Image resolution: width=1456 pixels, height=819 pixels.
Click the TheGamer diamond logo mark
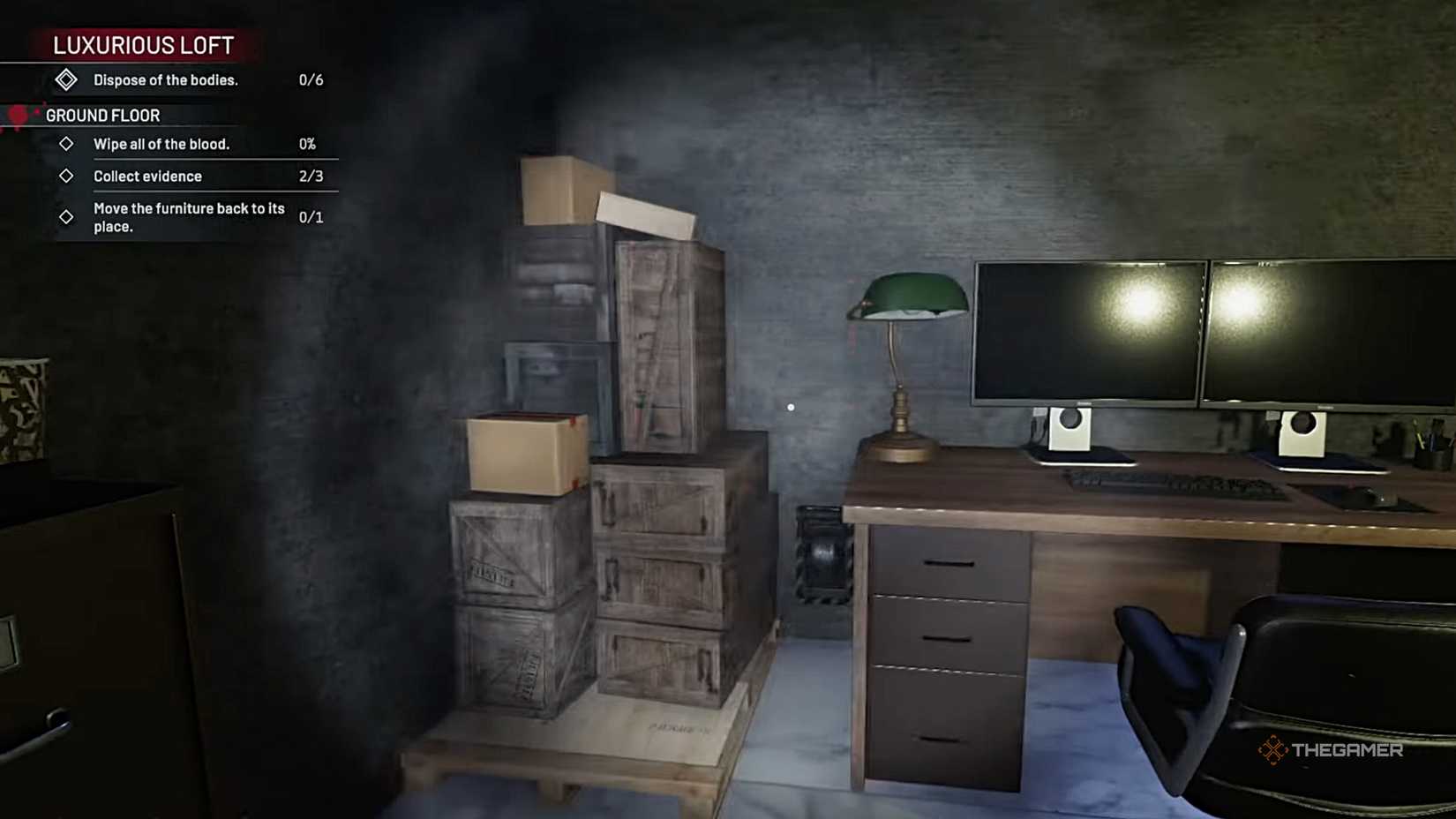click(1274, 751)
